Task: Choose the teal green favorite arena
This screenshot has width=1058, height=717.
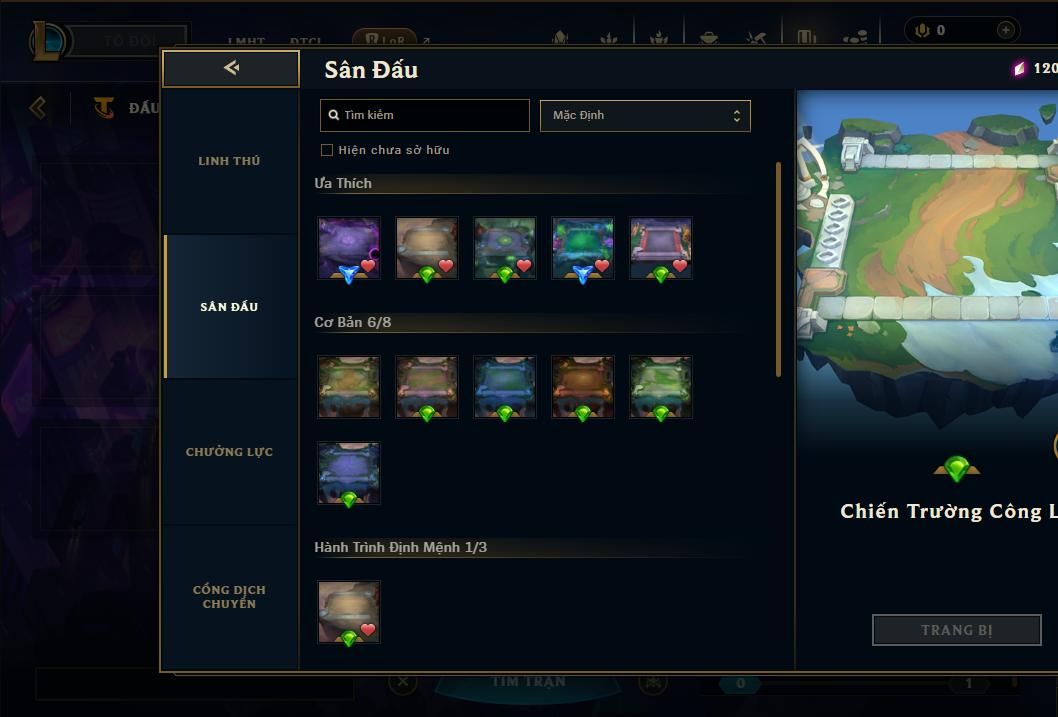Action: (x=583, y=248)
